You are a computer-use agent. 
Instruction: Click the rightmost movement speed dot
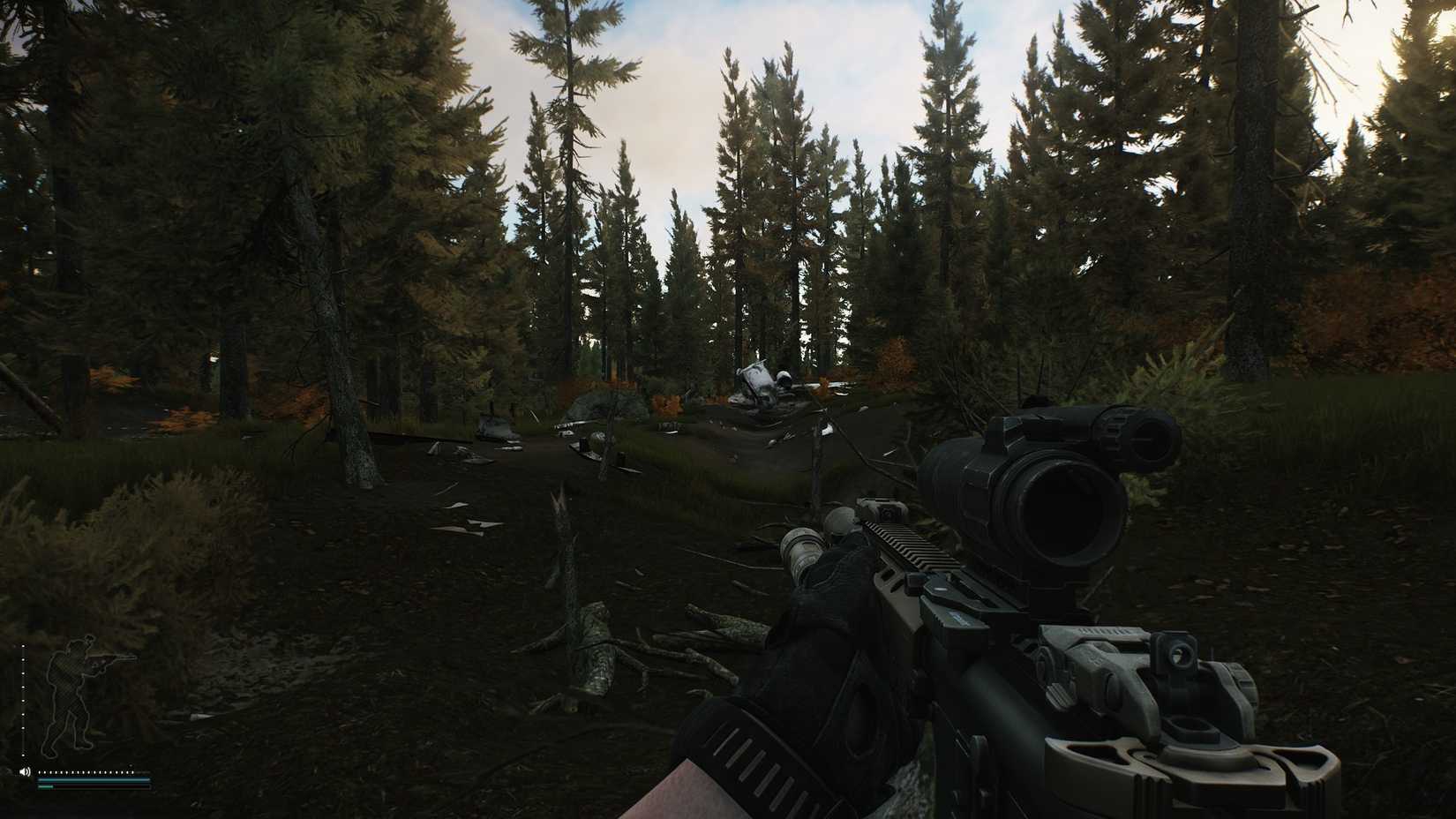point(133,772)
